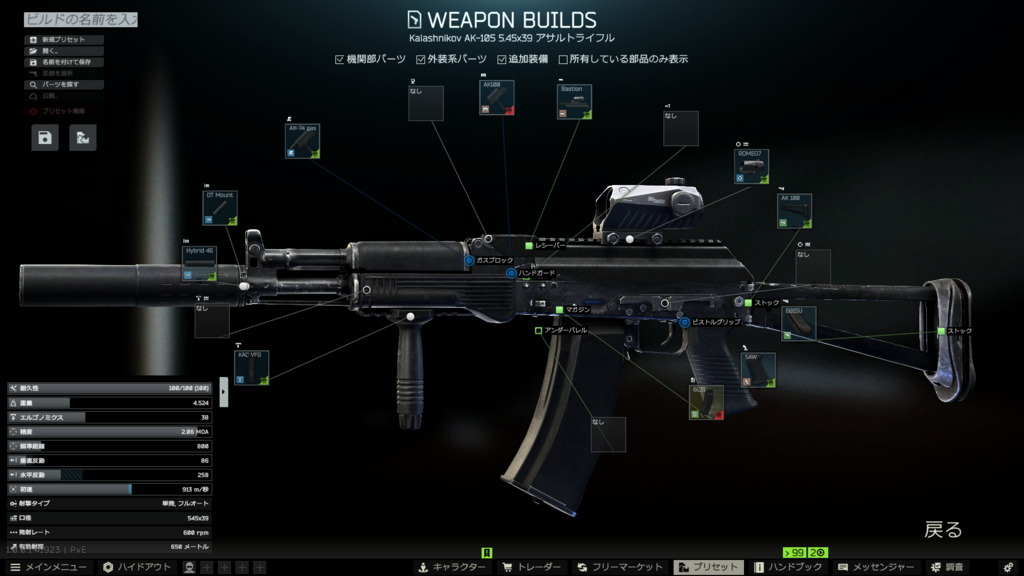The image size is (1024, 576).
Task: Click the build name input field
Action: [80, 19]
